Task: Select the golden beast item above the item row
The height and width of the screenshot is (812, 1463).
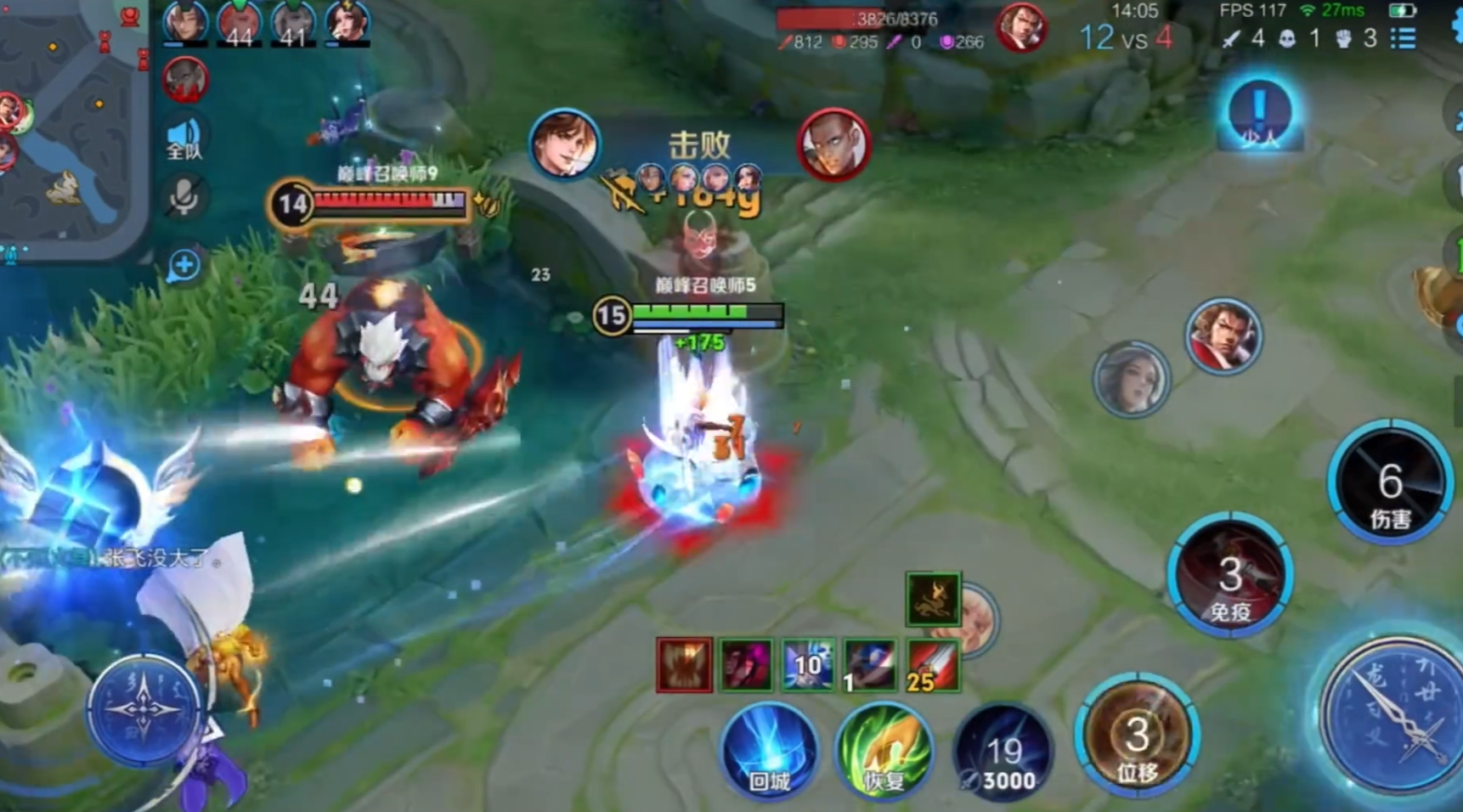Action: point(933,600)
